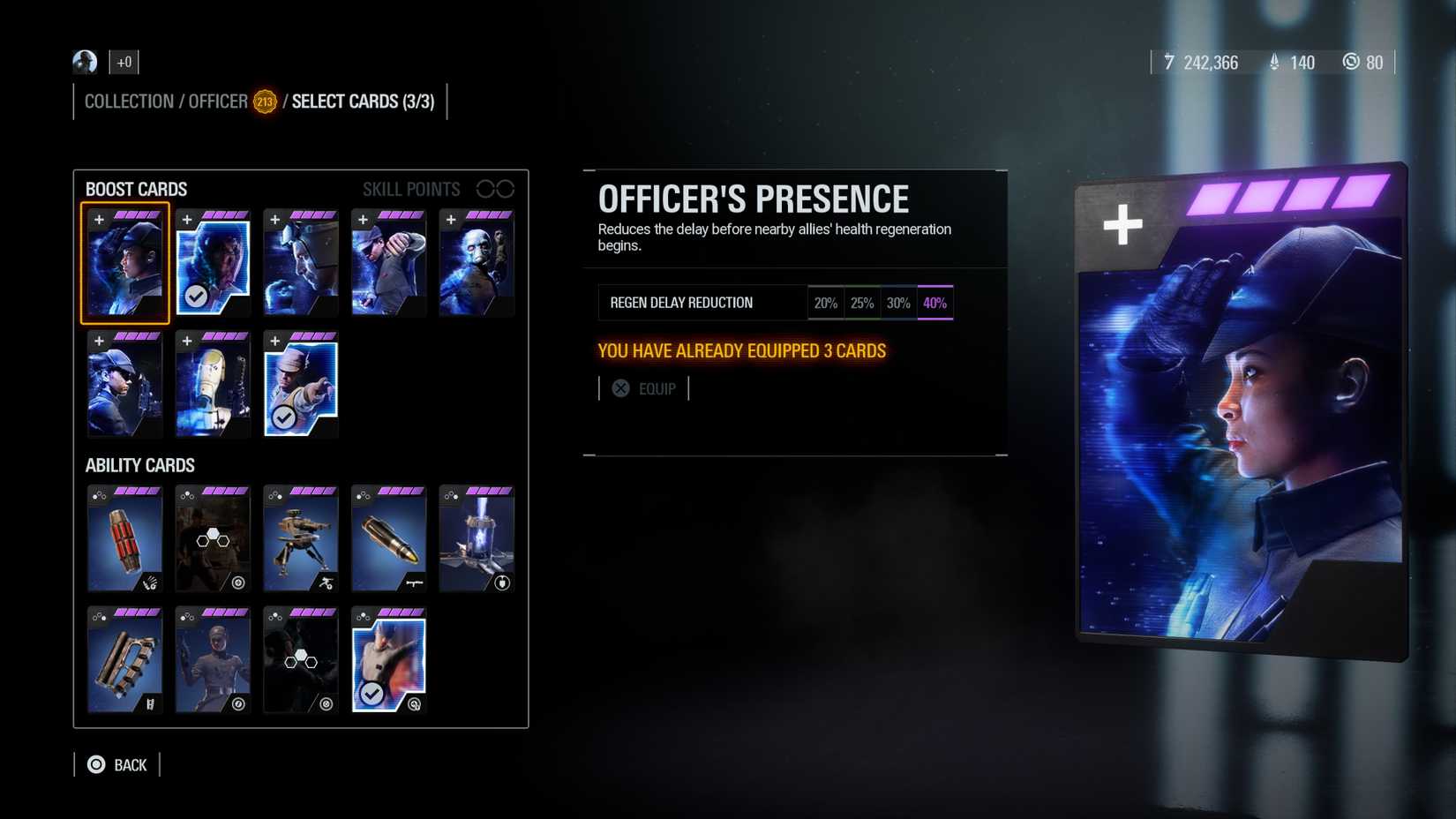This screenshot has width=1456, height=819.
Task: Unequip the checked saluting trooper boost card
Action: [300, 384]
